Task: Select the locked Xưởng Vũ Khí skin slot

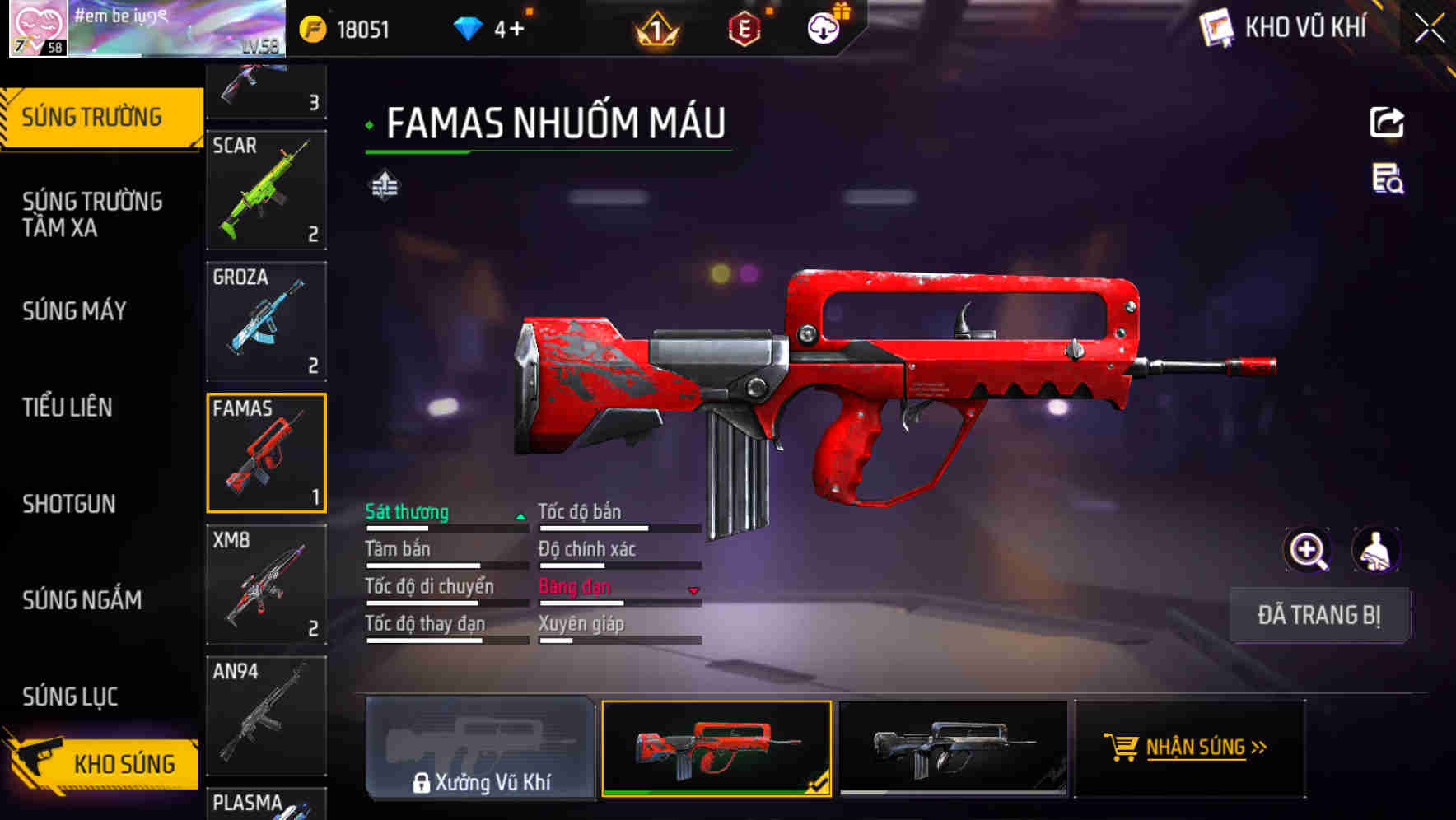Action: (x=480, y=748)
